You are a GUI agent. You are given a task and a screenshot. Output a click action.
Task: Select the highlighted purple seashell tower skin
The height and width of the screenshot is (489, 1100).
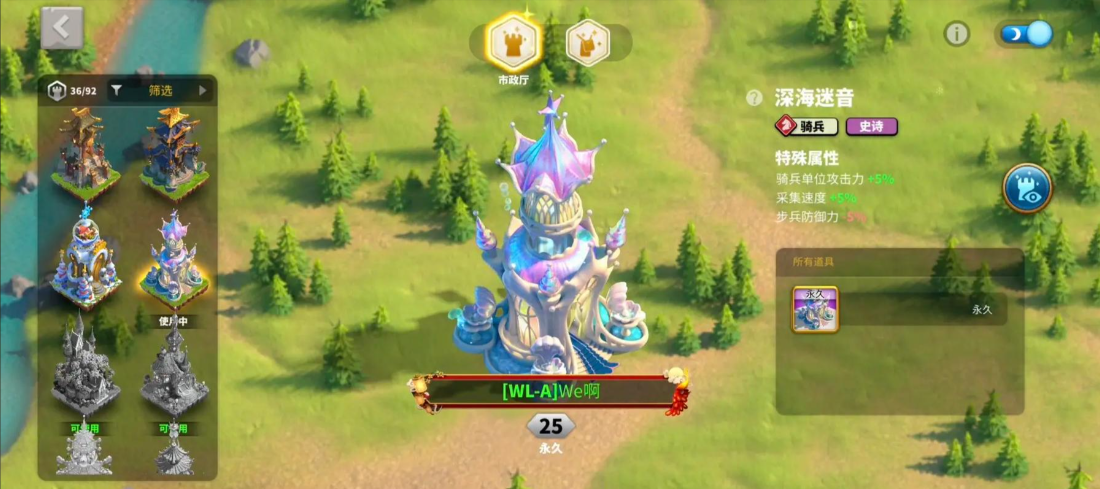point(174,260)
